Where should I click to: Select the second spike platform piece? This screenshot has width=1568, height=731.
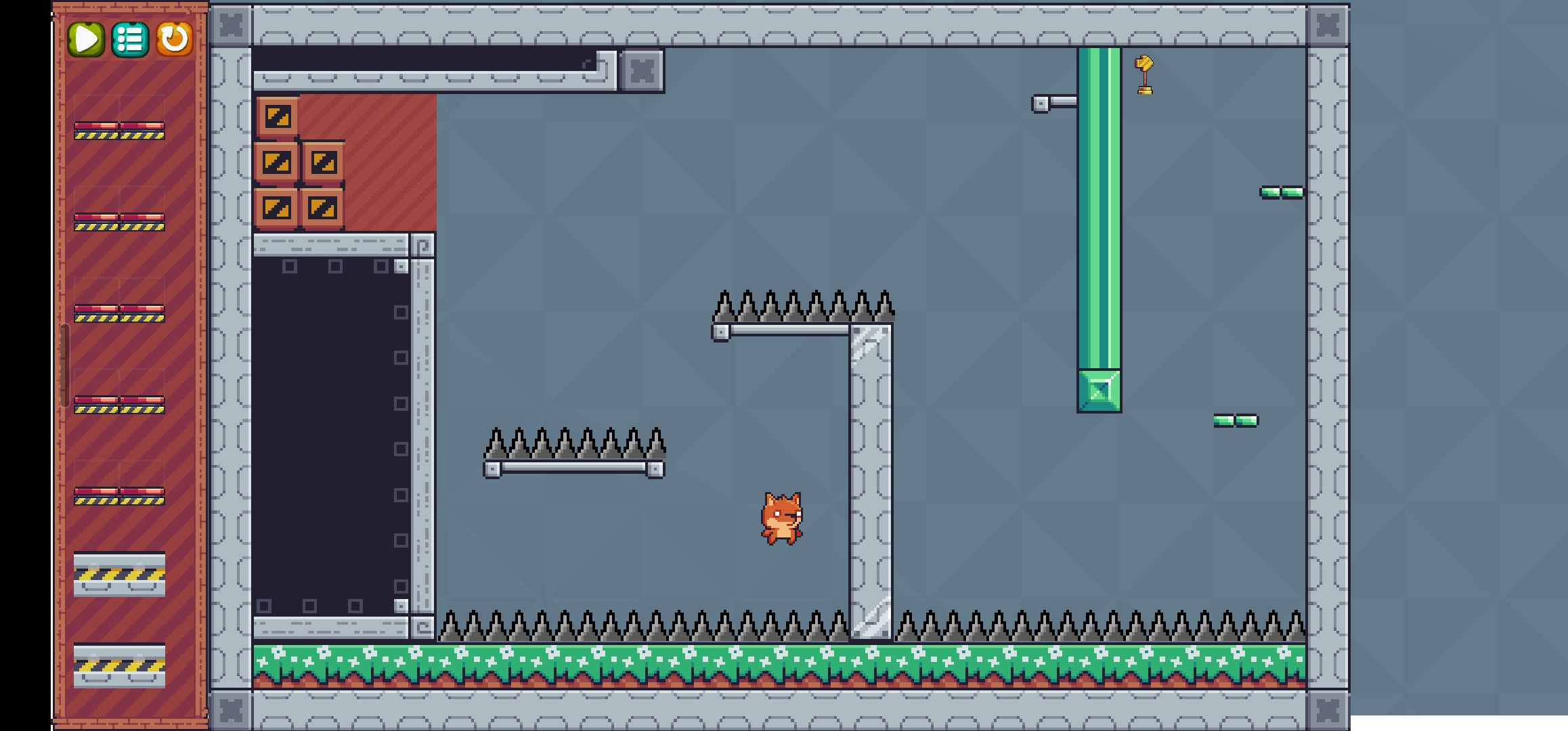[118, 223]
